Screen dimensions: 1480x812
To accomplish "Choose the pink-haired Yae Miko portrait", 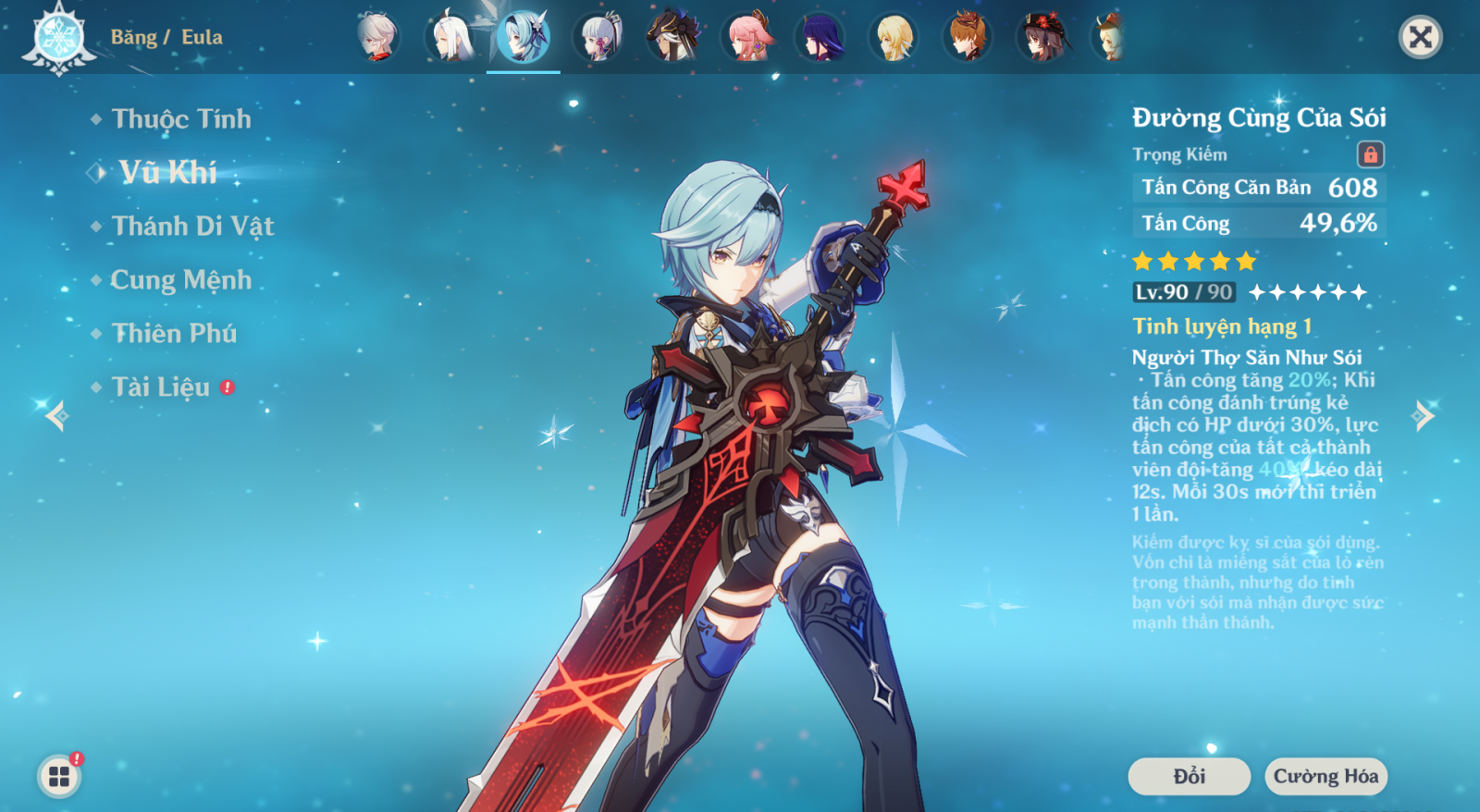I will (746, 38).
